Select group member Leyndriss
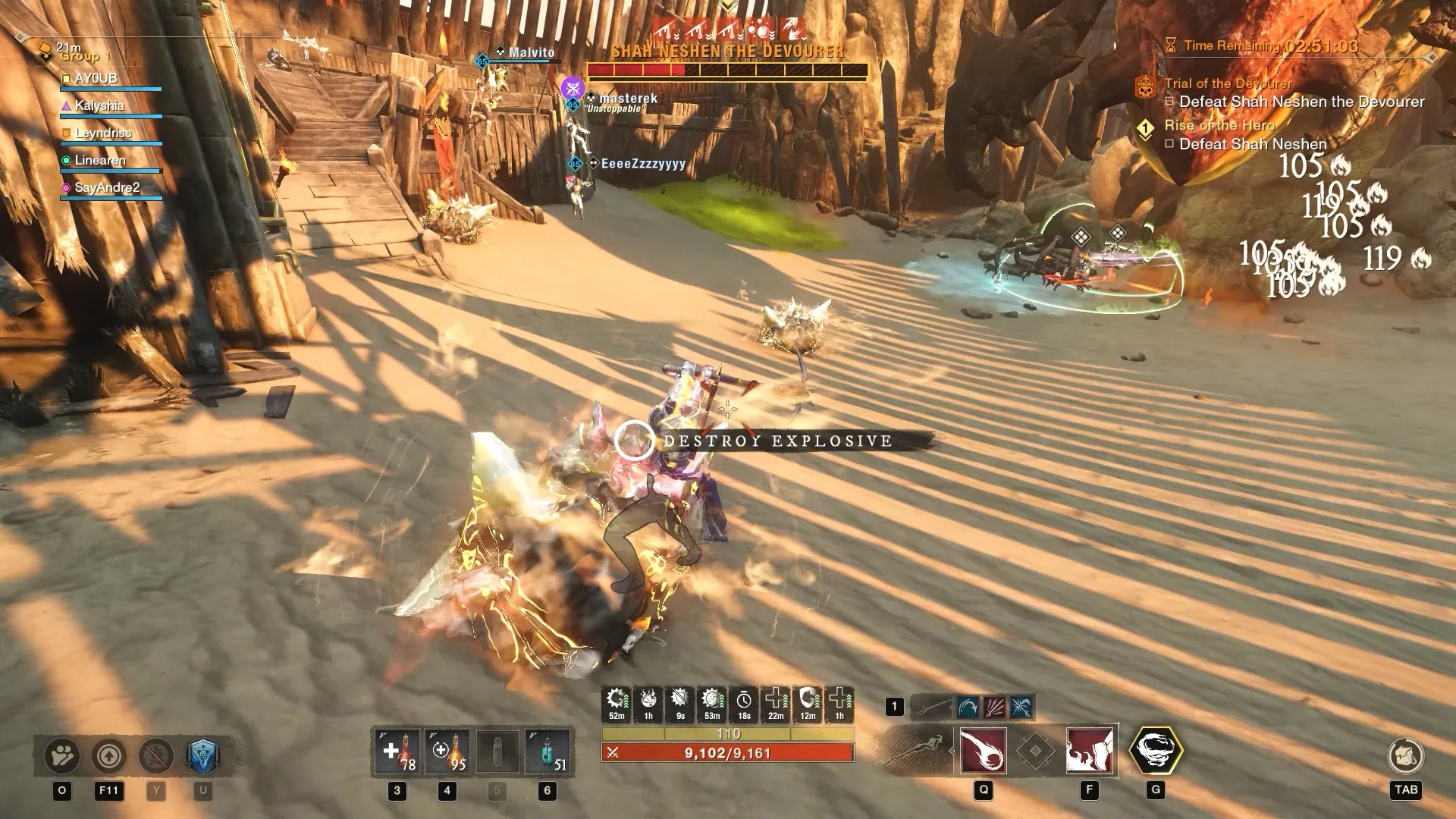This screenshot has width=1456, height=819. (102, 133)
